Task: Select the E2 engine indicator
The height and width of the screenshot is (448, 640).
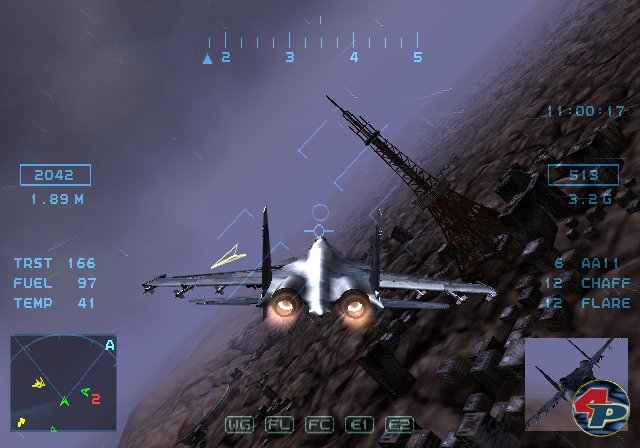Action: pos(399,424)
